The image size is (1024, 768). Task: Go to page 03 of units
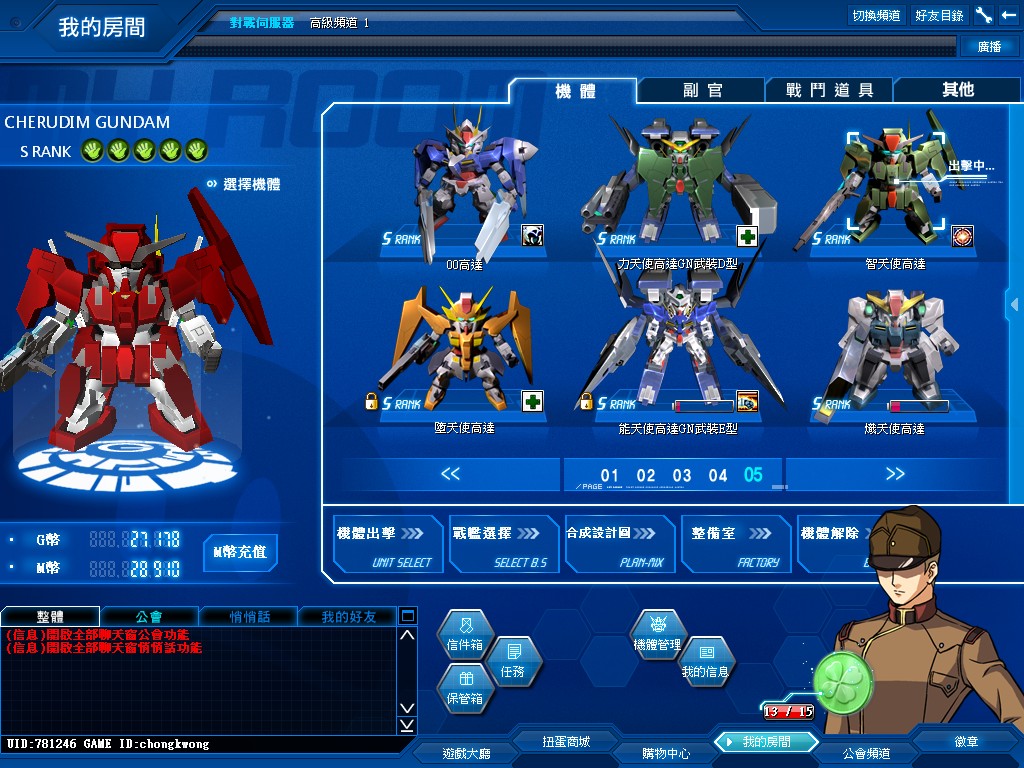pyautogui.click(x=682, y=476)
